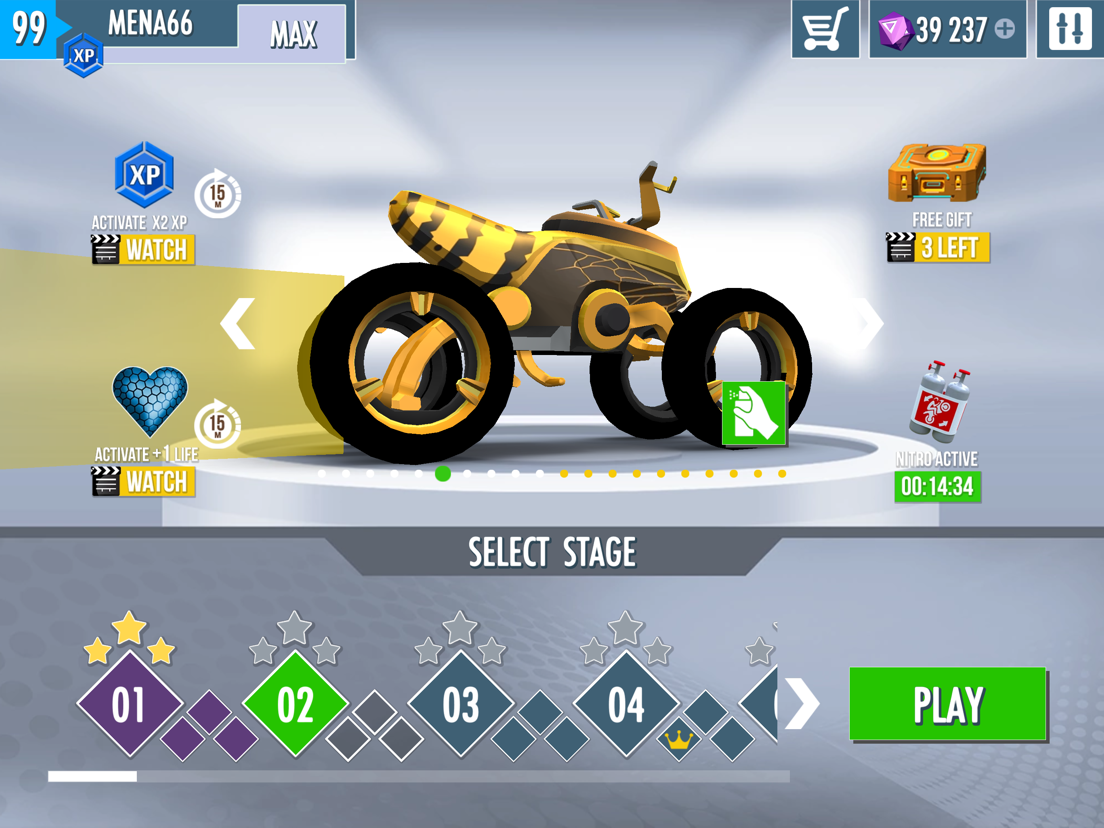The width and height of the screenshot is (1104, 828).
Task: Choose stage 03
Action: (460, 705)
